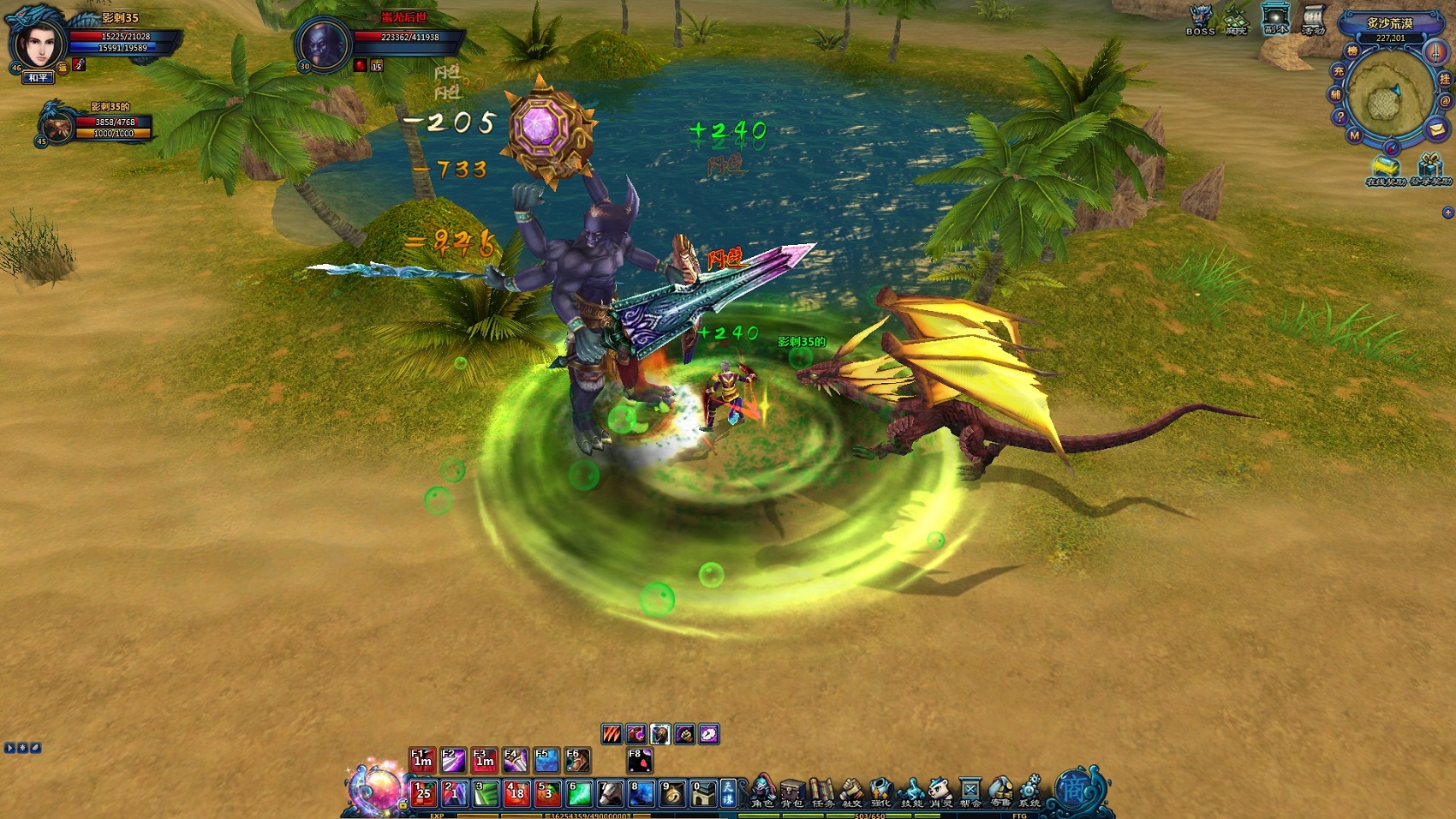Open the 帮会 guild menu

(x=970, y=792)
